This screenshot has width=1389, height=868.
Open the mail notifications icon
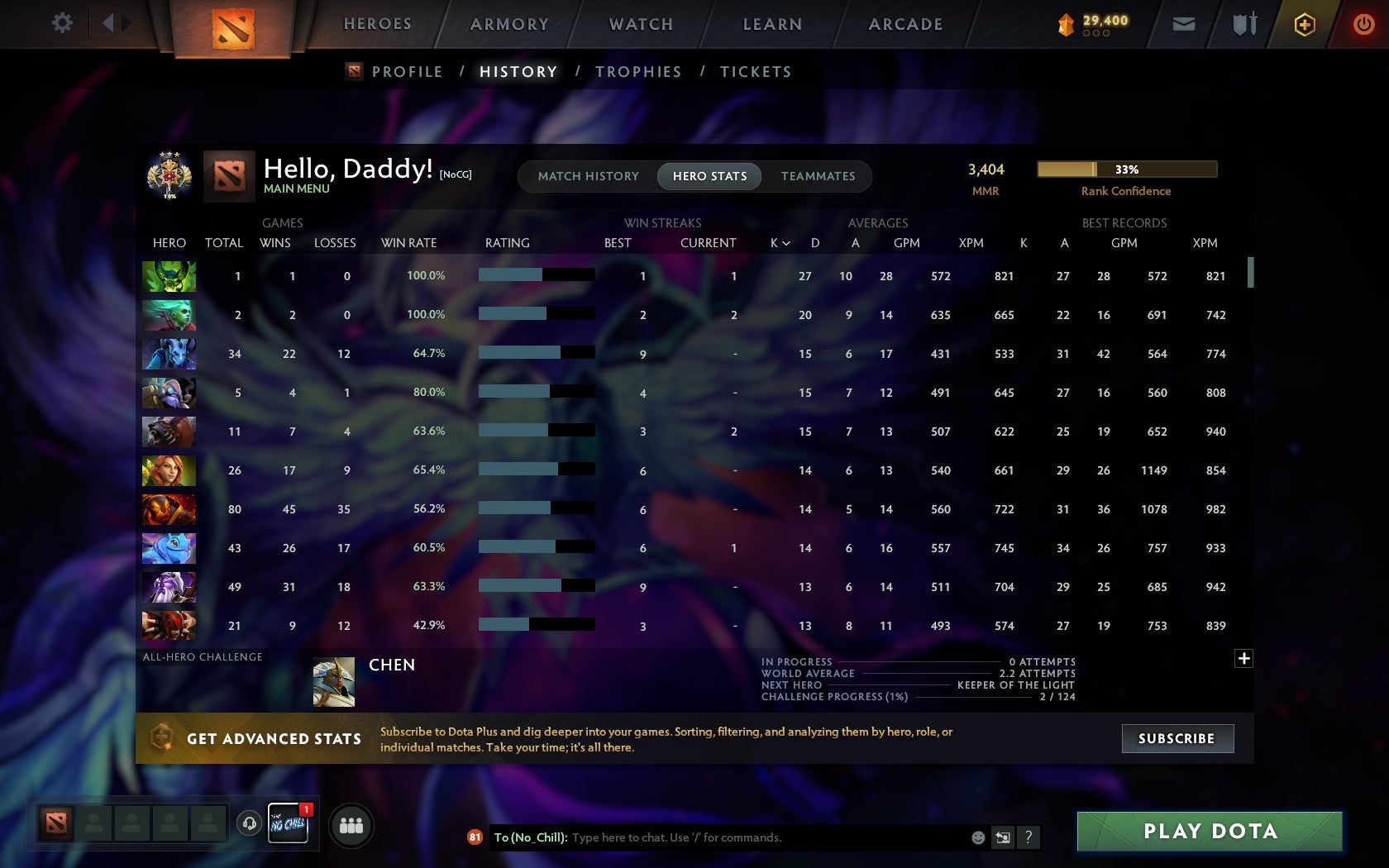tap(1184, 24)
